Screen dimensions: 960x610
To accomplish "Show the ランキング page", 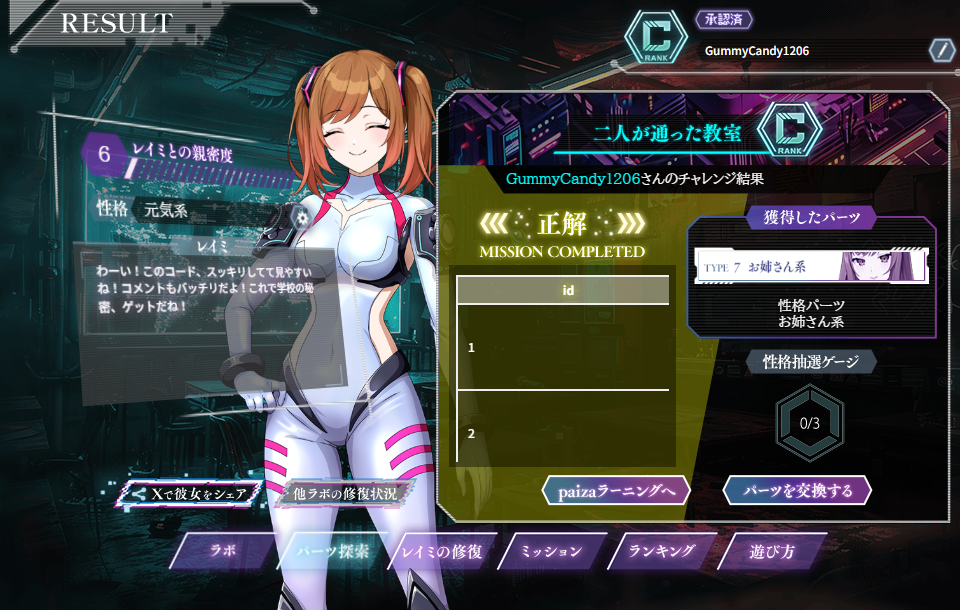I will [661, 551].
